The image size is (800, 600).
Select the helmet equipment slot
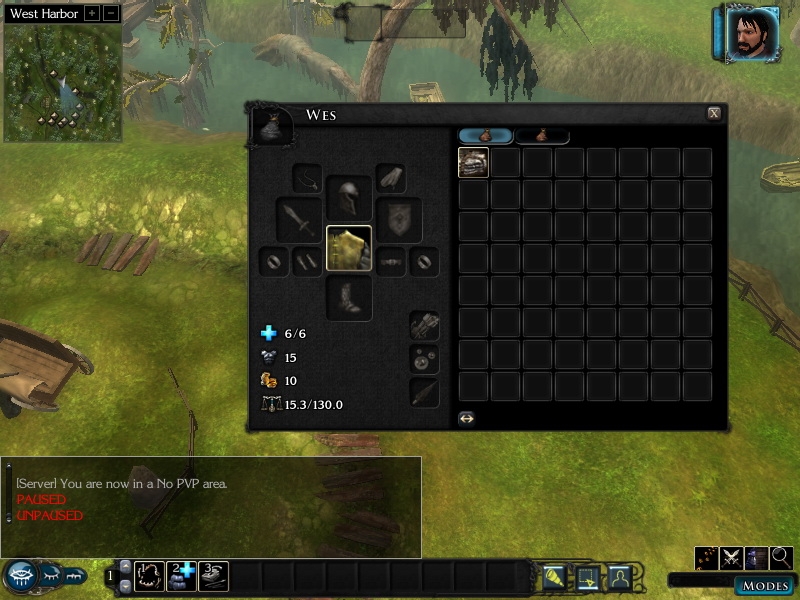click(349, 196)
